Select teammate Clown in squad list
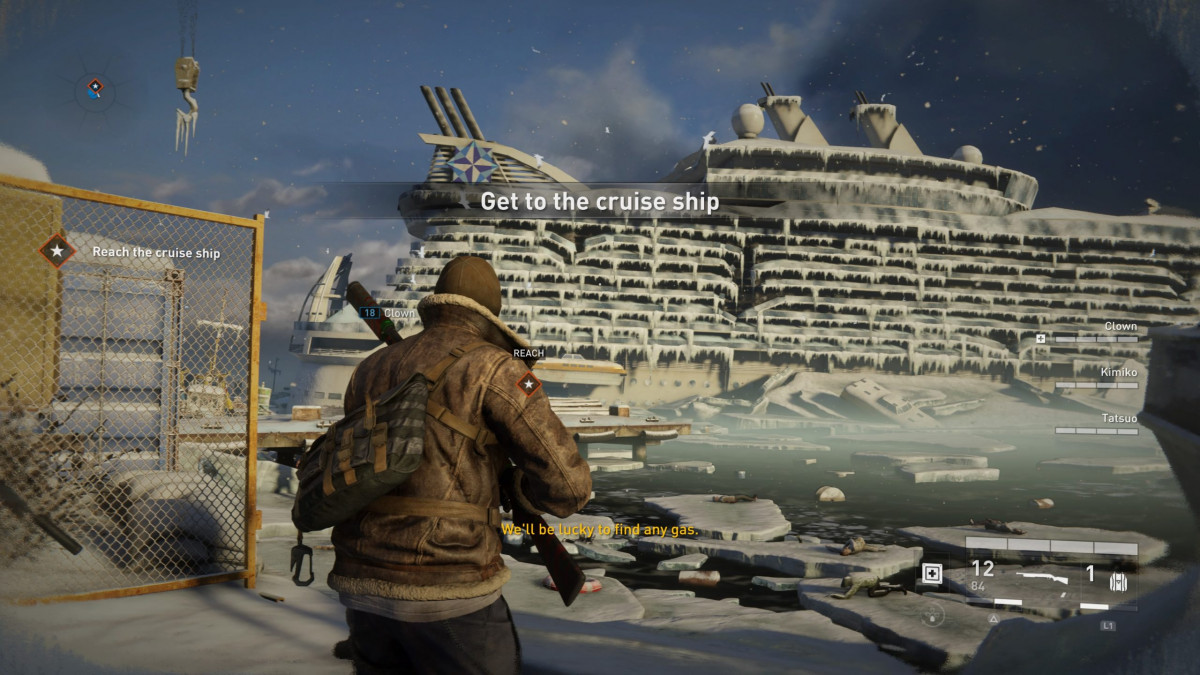This screenshot has height=675, width=1200. pyautogui.click(x=1120, y=326)
